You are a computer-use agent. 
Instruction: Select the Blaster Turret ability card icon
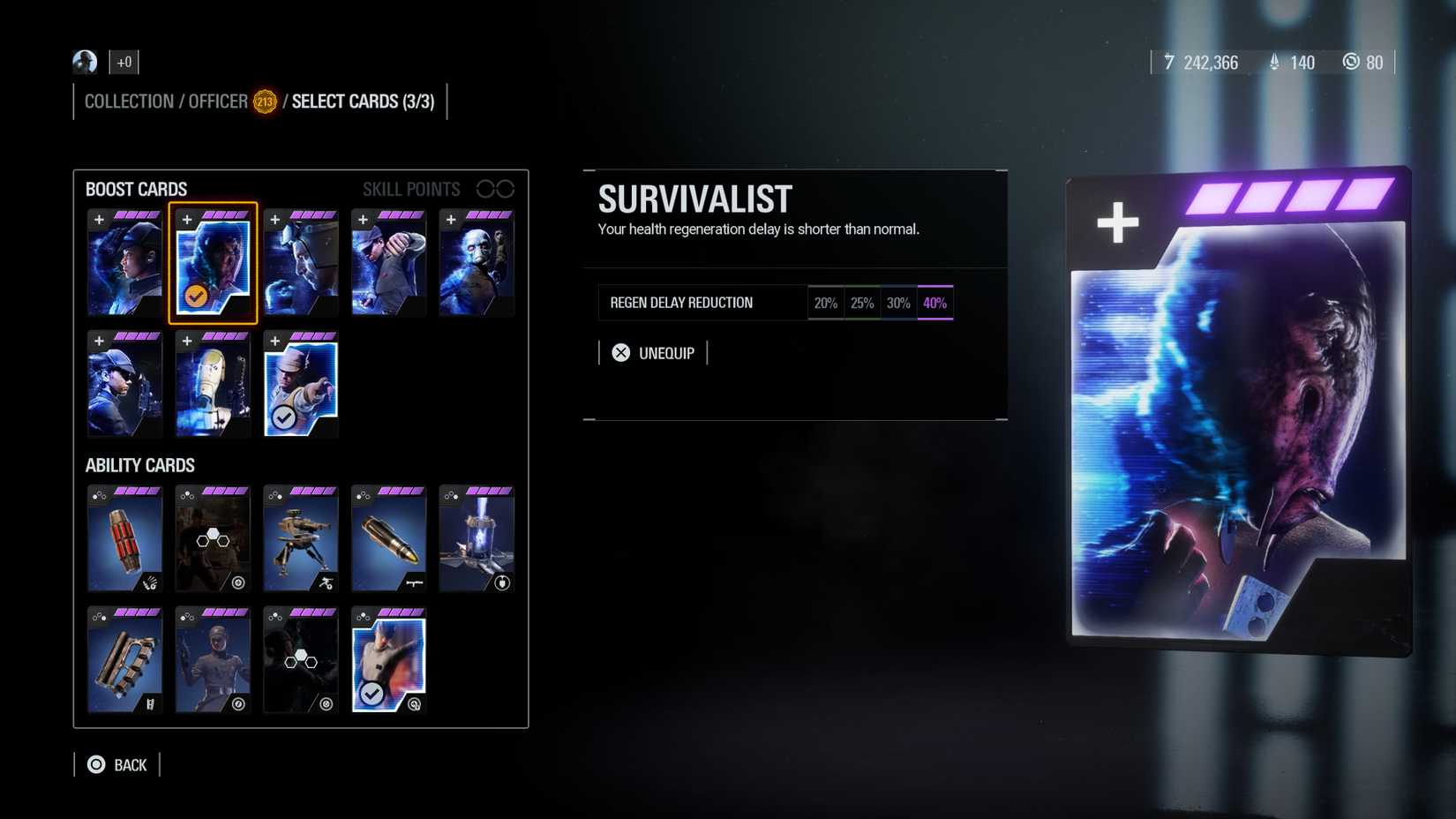[301, 539]
